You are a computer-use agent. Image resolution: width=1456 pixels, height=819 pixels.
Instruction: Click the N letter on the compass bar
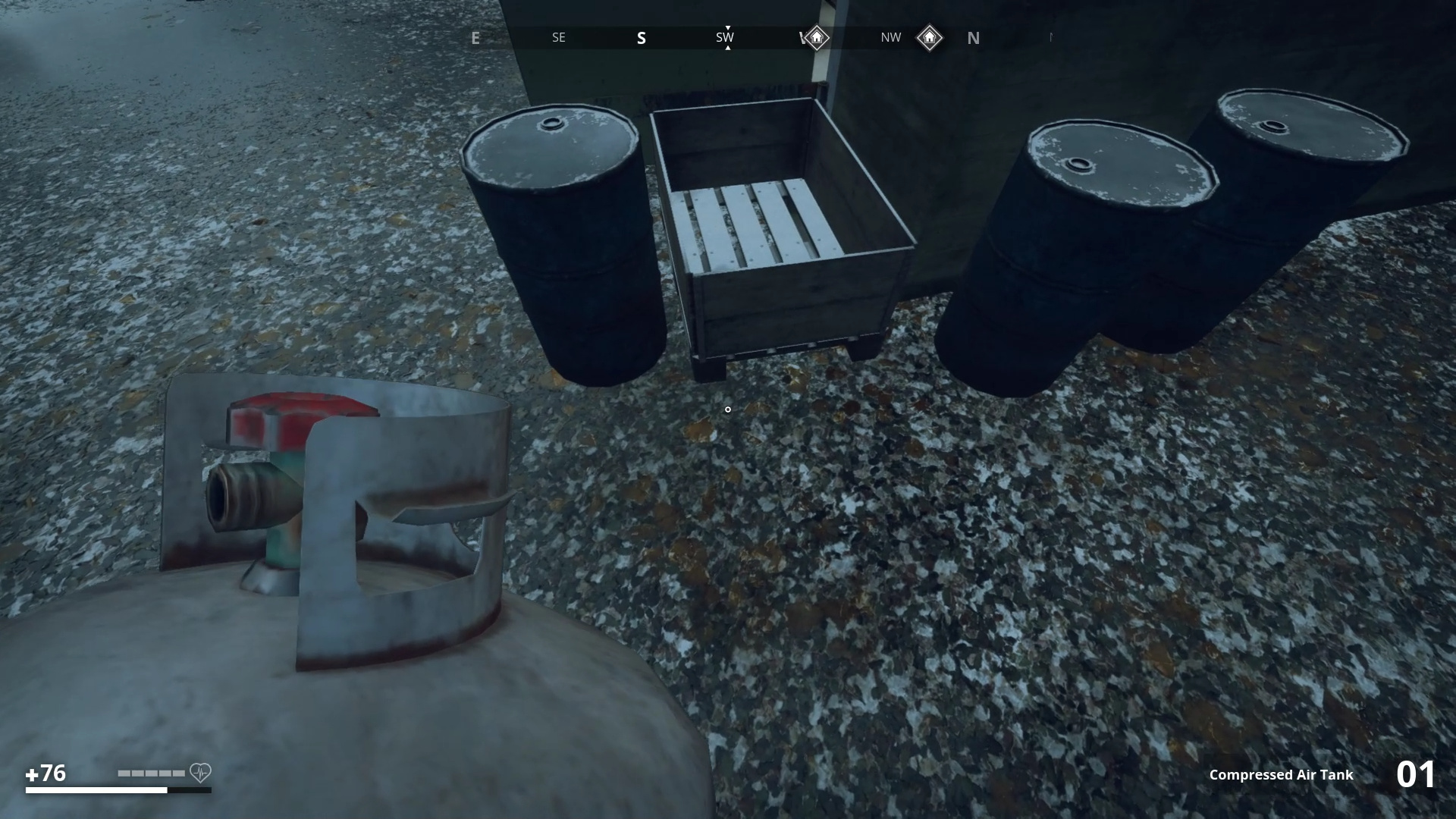tap(974, 38)
